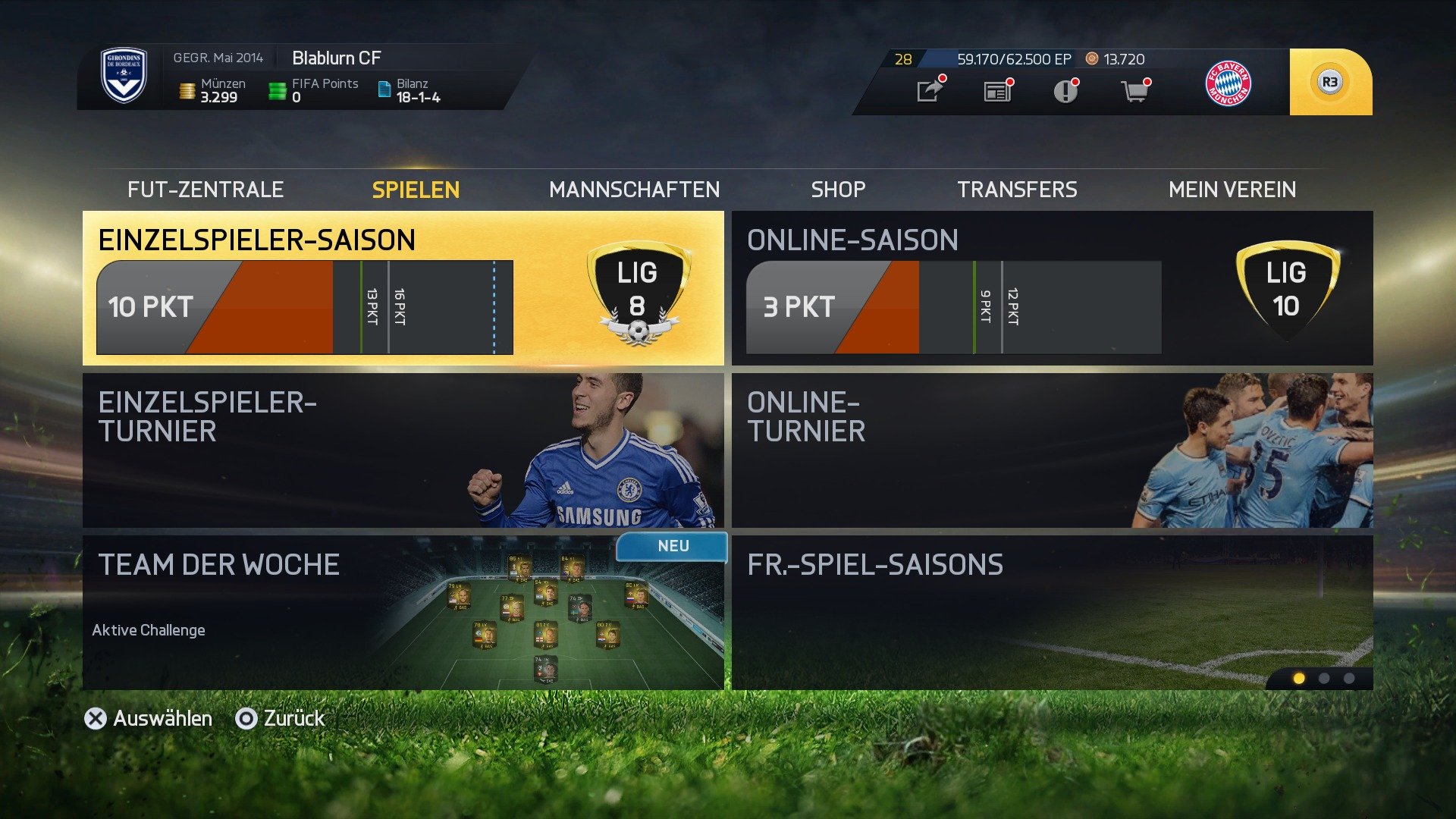Switch to the FUT-ZENTRALE tab
This screenshot has height=819, width=1456.
[206, 190]
